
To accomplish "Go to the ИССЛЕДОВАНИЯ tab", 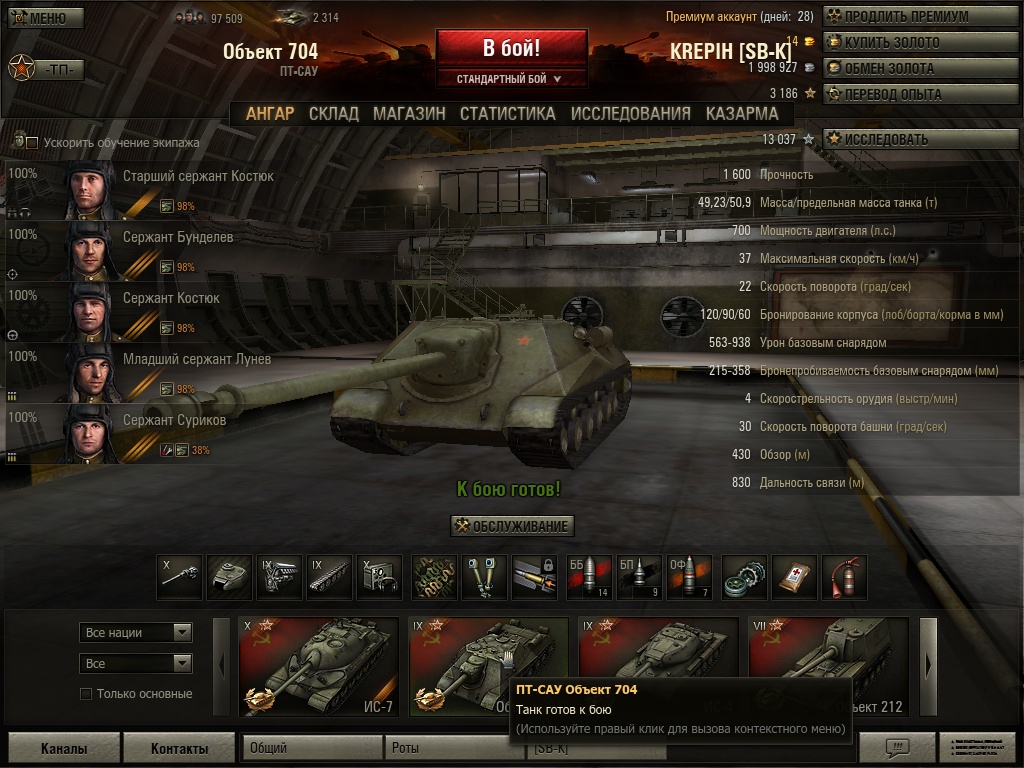I will tap(630, 113).
